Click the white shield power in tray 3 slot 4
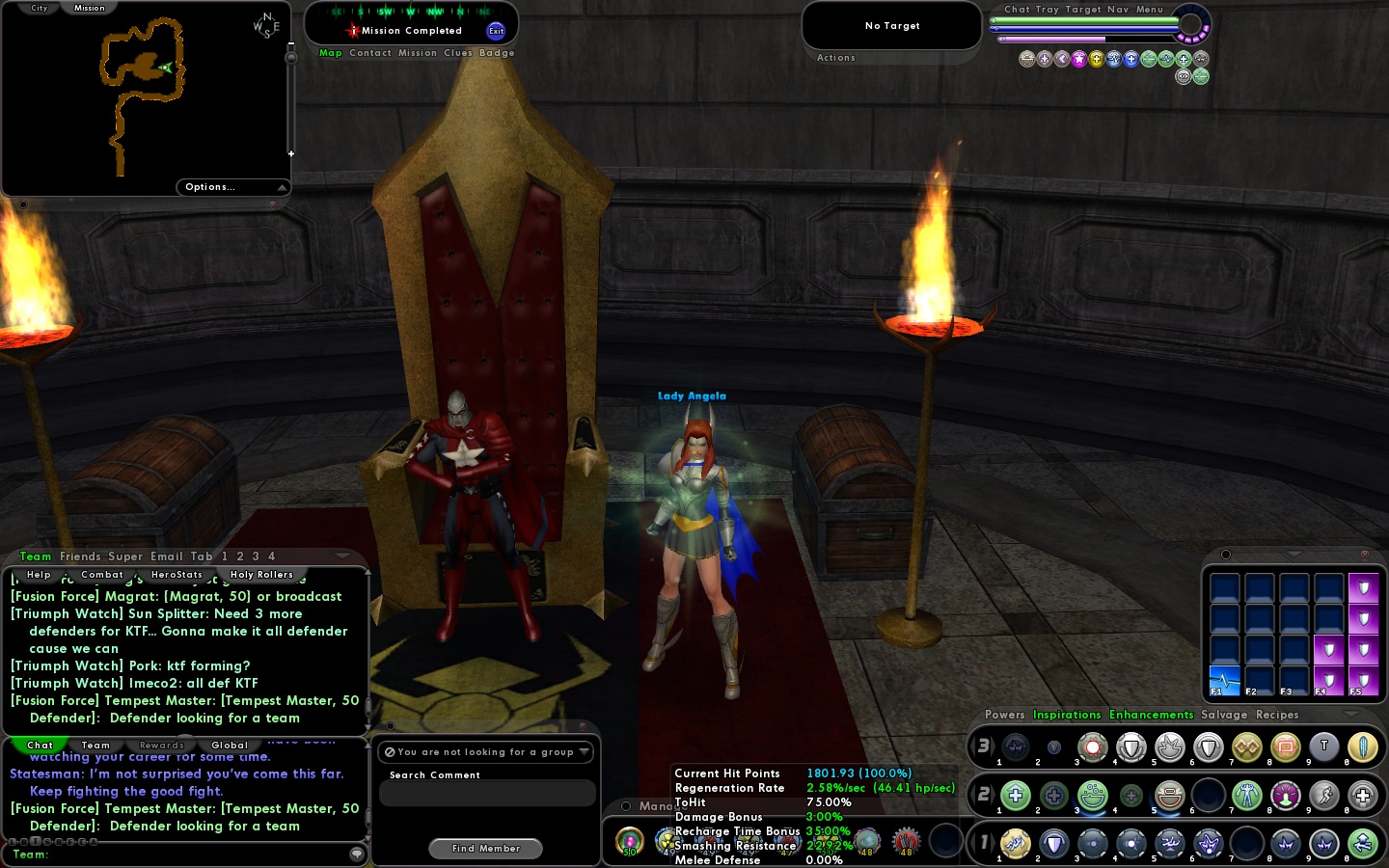The height and width of the screenshot is (868, 1389). pos(1131,747)
